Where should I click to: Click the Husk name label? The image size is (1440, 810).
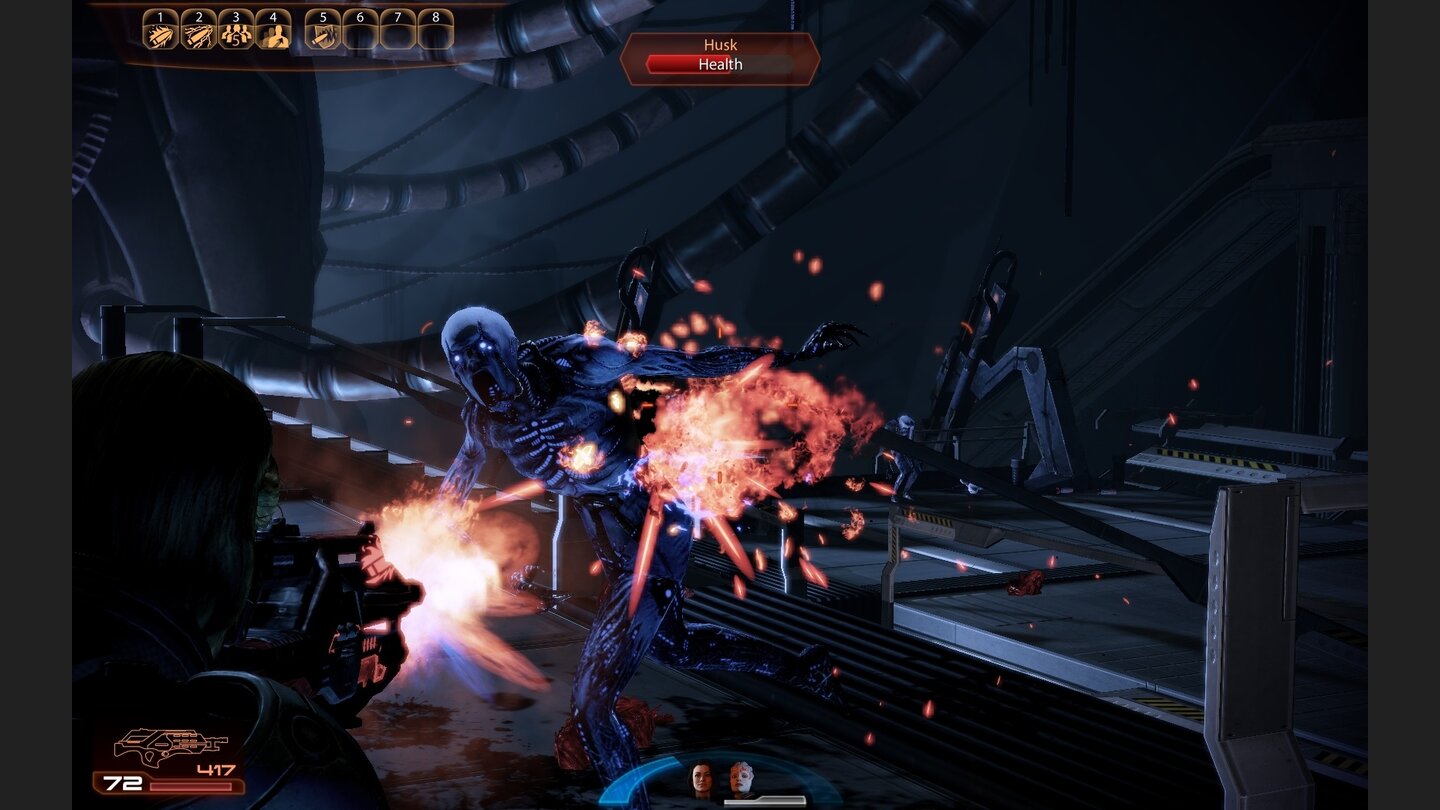coord(720,45)
